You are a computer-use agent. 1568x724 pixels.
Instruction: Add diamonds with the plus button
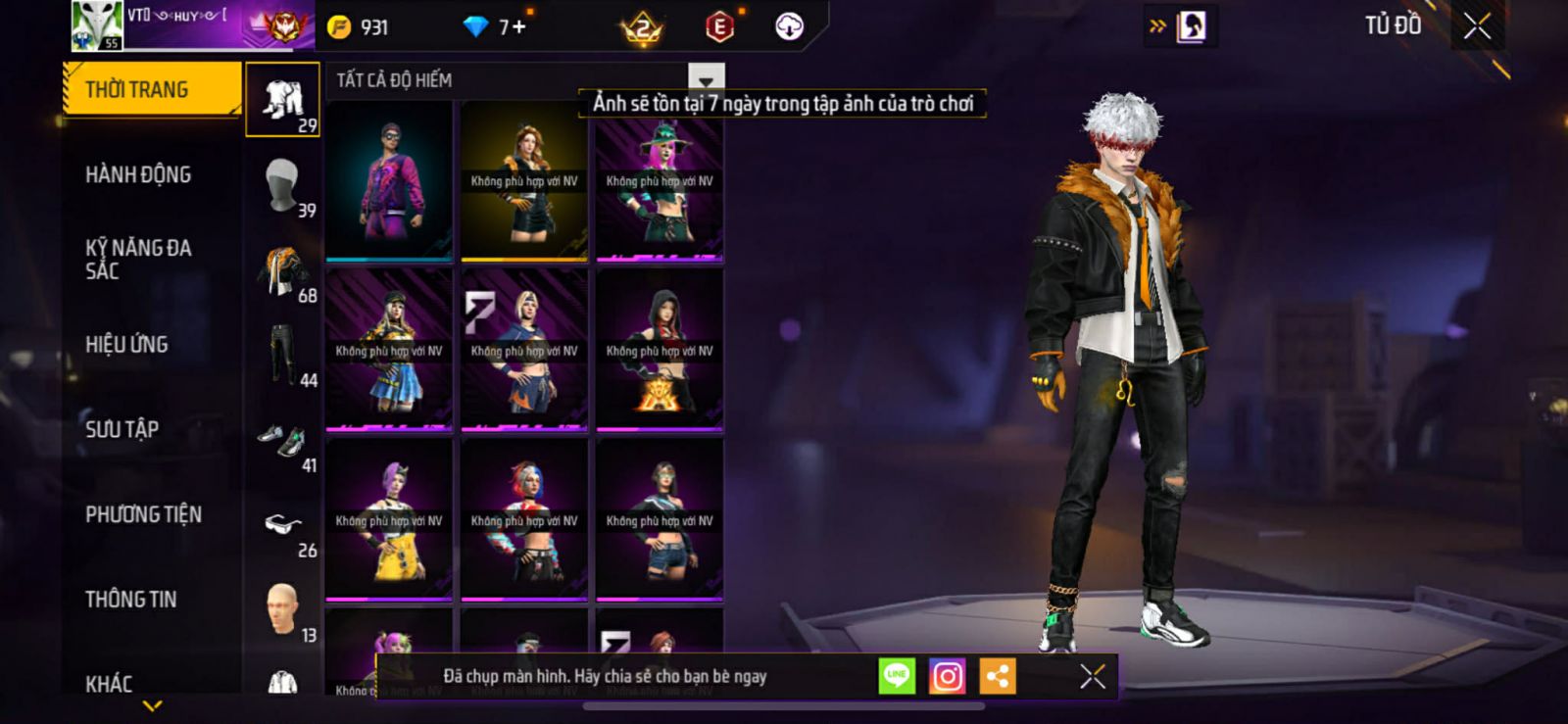518,27
